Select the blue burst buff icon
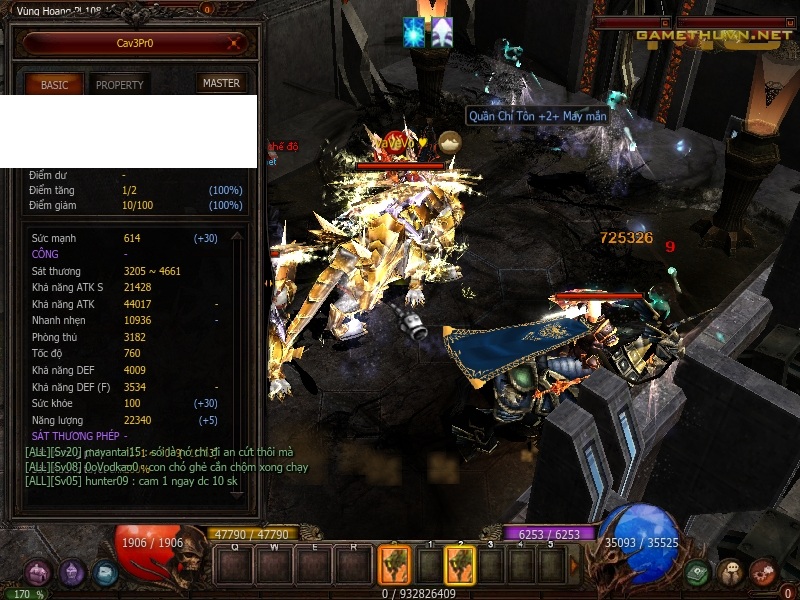The height and width of the screenshot is (600, 800). (x=414, y=32)
